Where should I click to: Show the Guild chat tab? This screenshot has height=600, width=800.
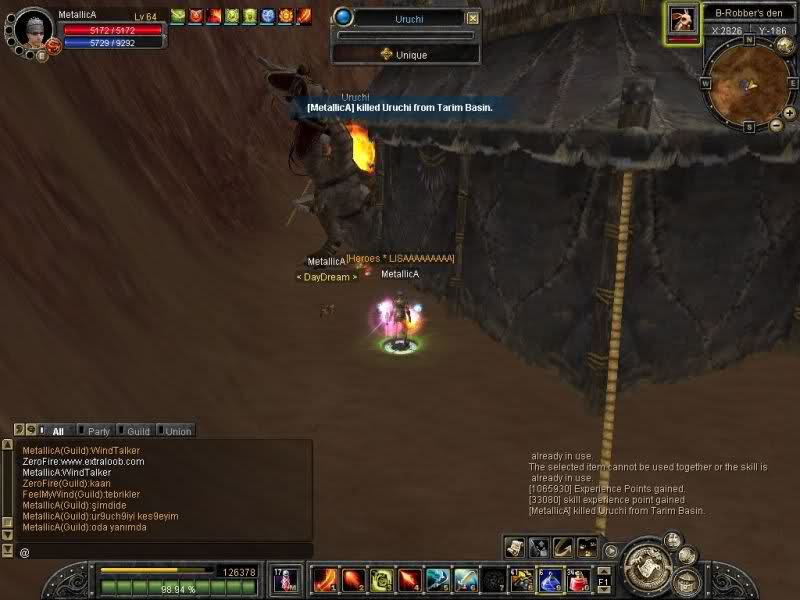(138, 431)
